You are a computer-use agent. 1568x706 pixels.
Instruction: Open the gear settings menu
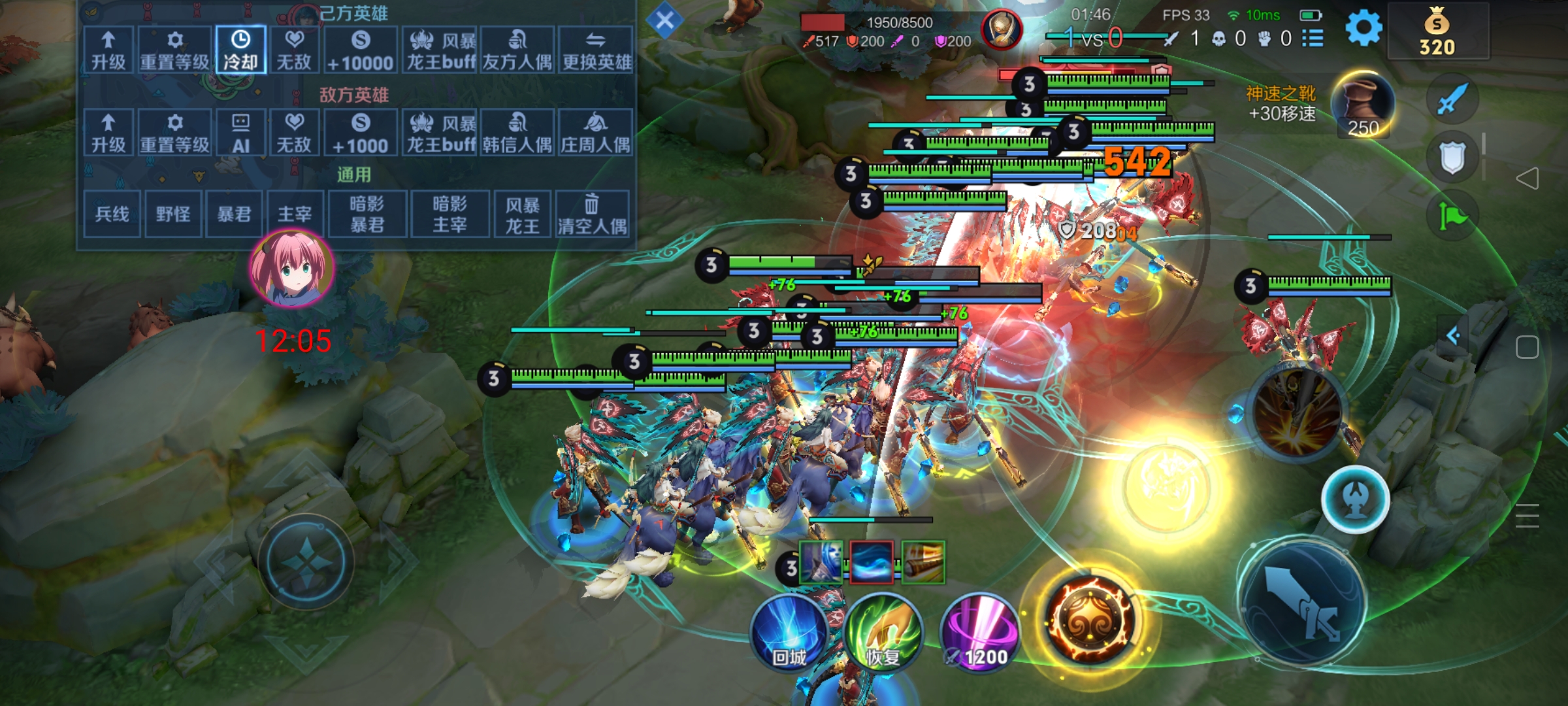point(1364,29)
